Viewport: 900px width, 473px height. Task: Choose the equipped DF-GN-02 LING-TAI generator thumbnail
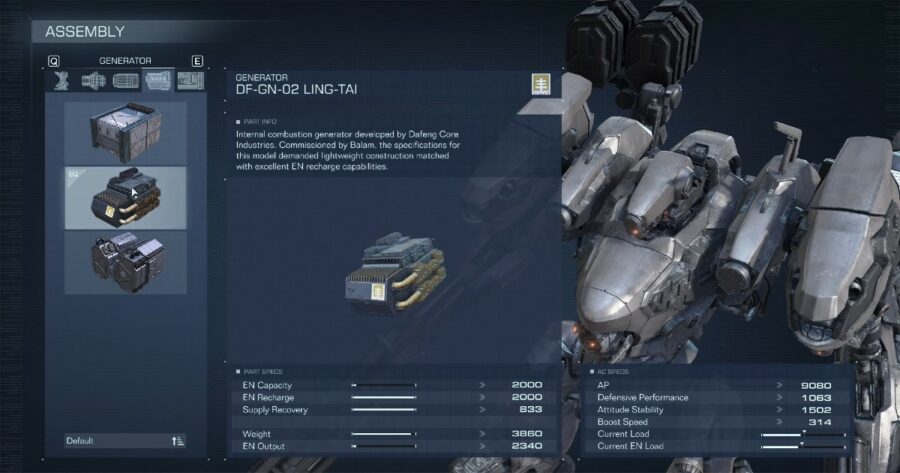(125, 197)
